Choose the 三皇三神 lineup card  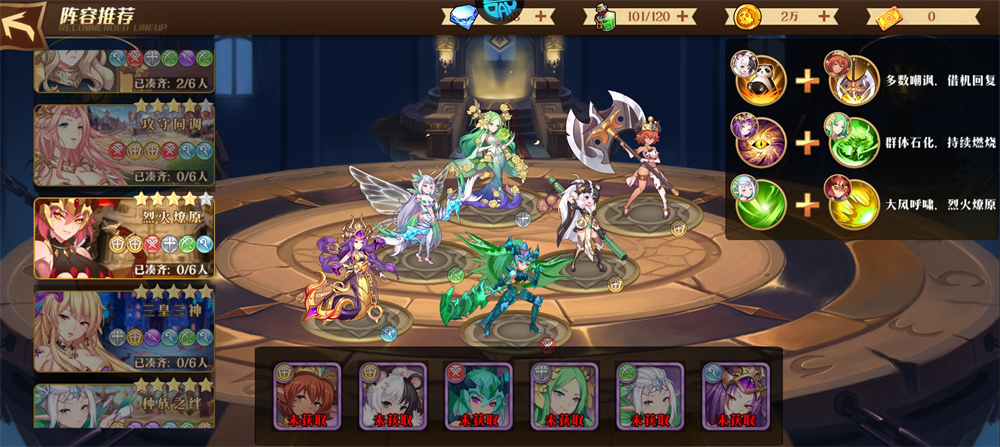pyautogui.click(x=124, y=330)
